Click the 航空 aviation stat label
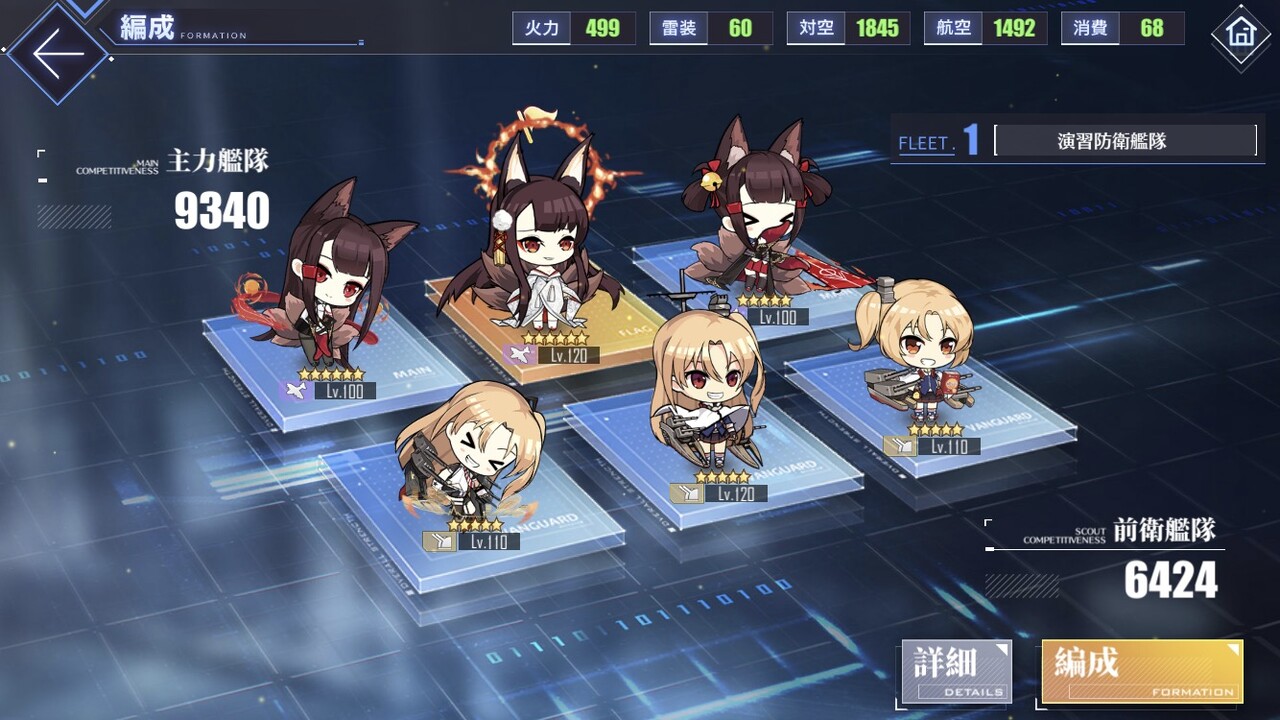 point(952,28)
